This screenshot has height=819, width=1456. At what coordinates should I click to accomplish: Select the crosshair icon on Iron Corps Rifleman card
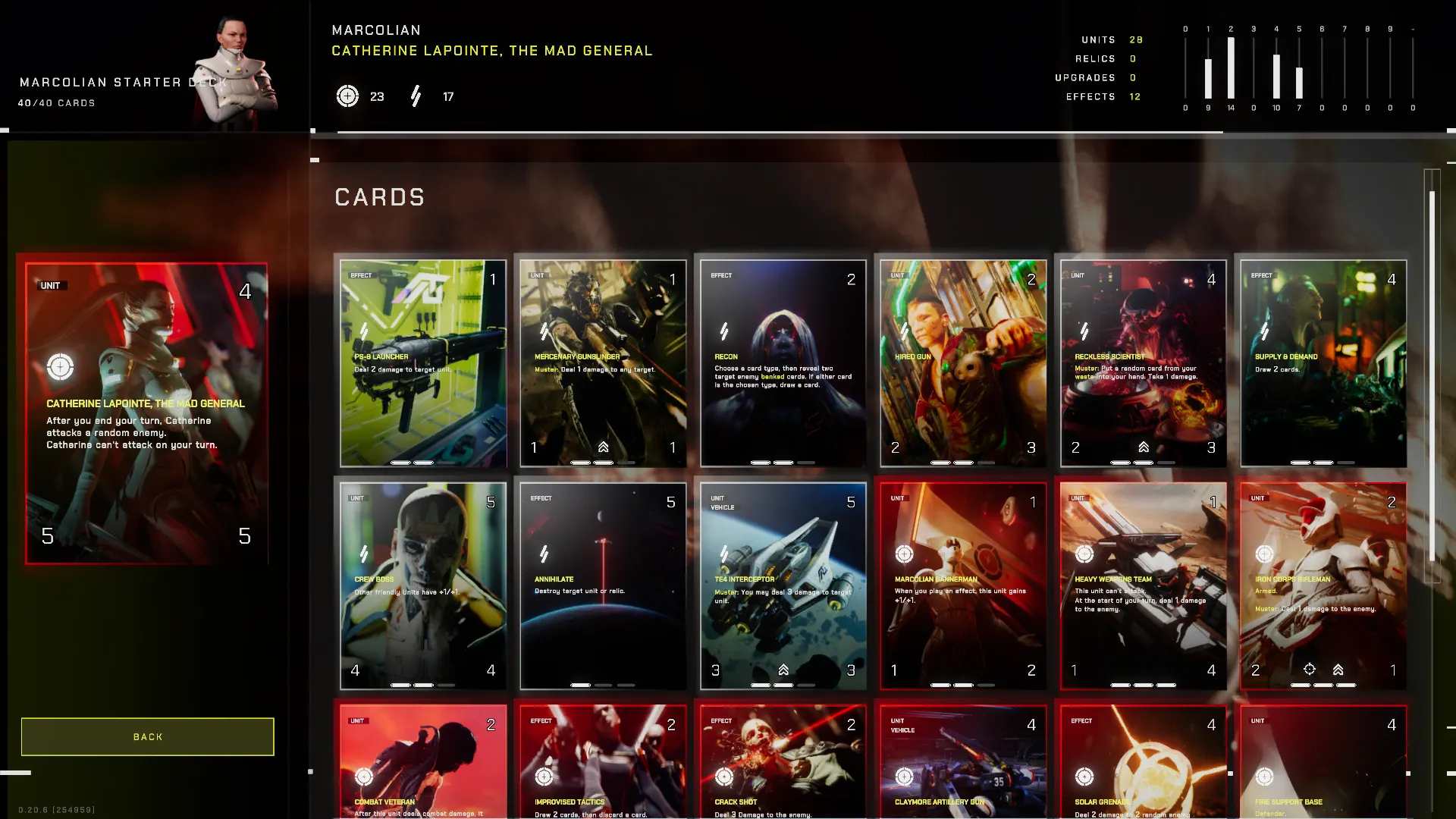(x=1310, y=670)
